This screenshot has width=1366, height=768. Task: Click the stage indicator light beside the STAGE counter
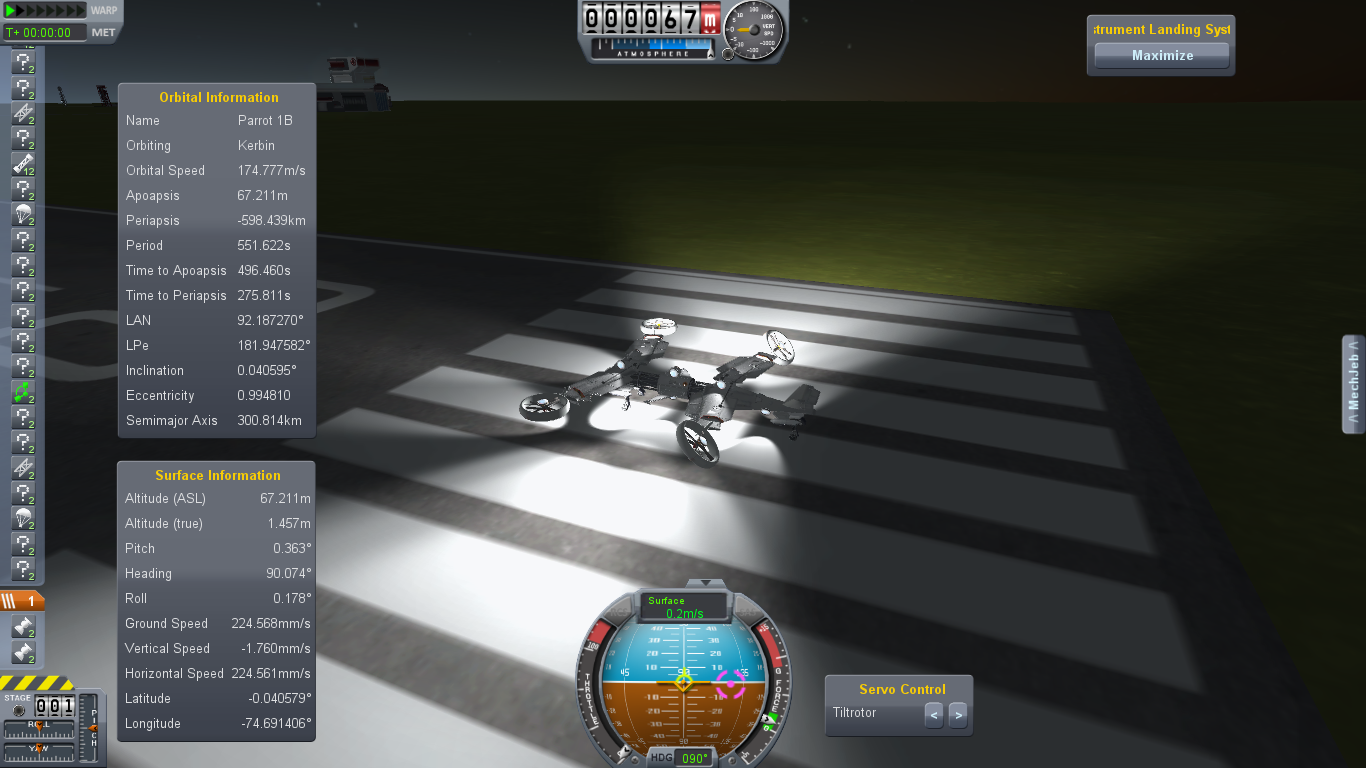tap(17, 709)
